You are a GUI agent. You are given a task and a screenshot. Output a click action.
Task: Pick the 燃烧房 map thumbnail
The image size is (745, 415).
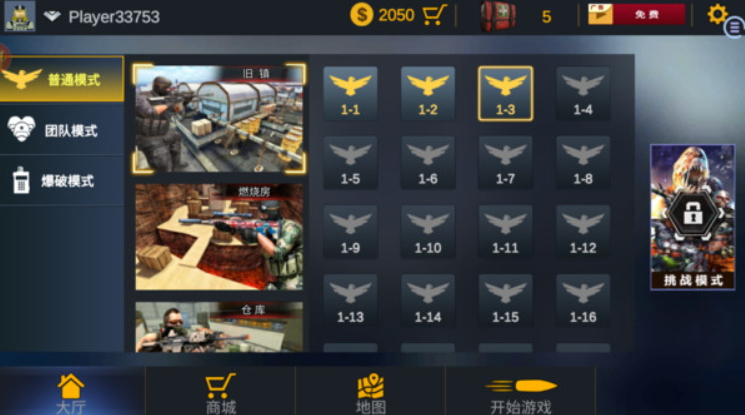219,237
